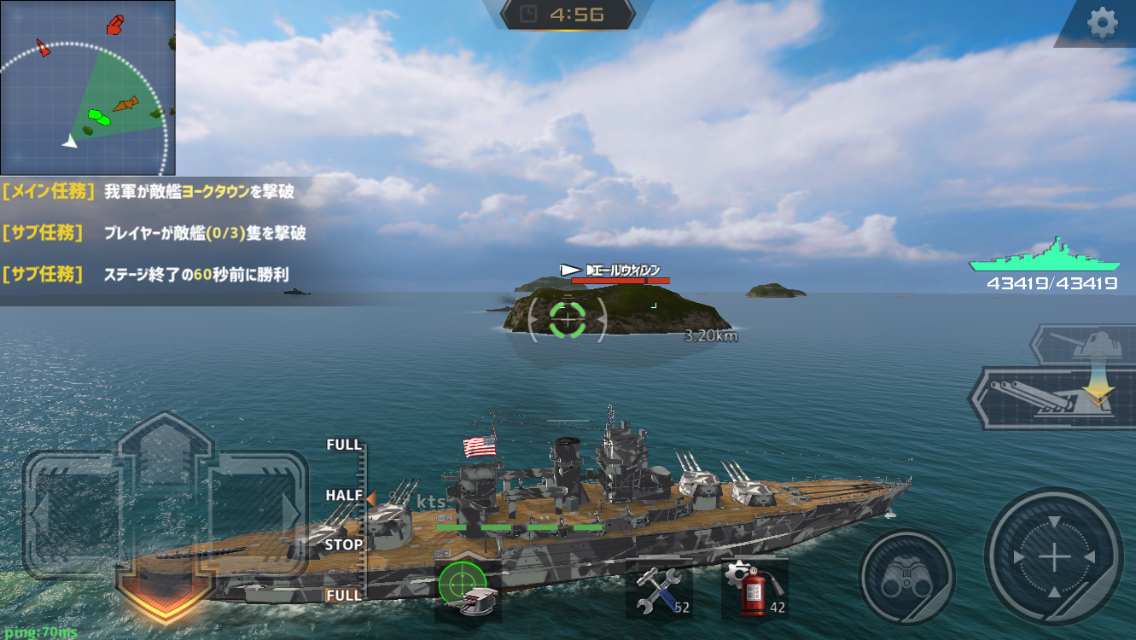Tap the radar minimap
The image size is (1136, 640).
point(87,87)
